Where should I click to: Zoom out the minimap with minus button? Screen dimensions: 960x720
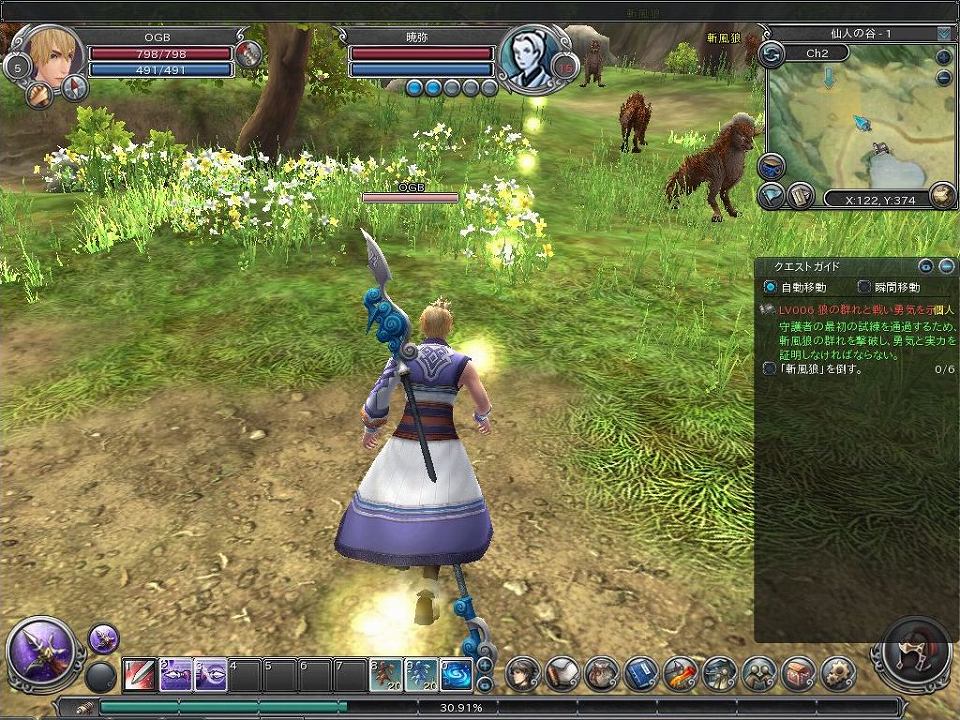[944, 78]
